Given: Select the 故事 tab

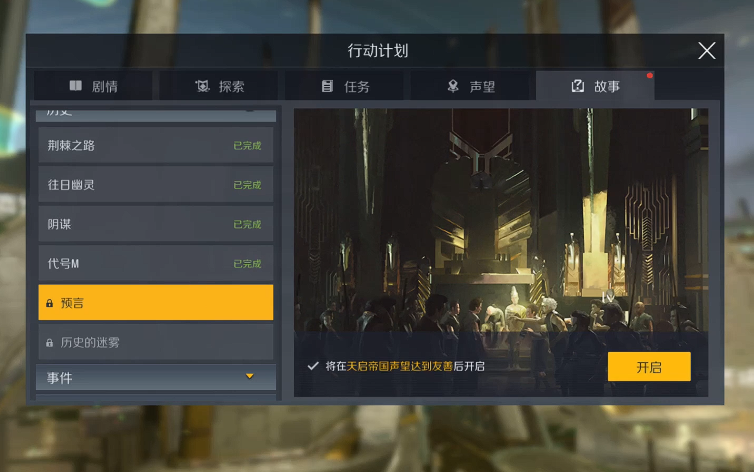Looking at the screenshot, I should 596,87.
